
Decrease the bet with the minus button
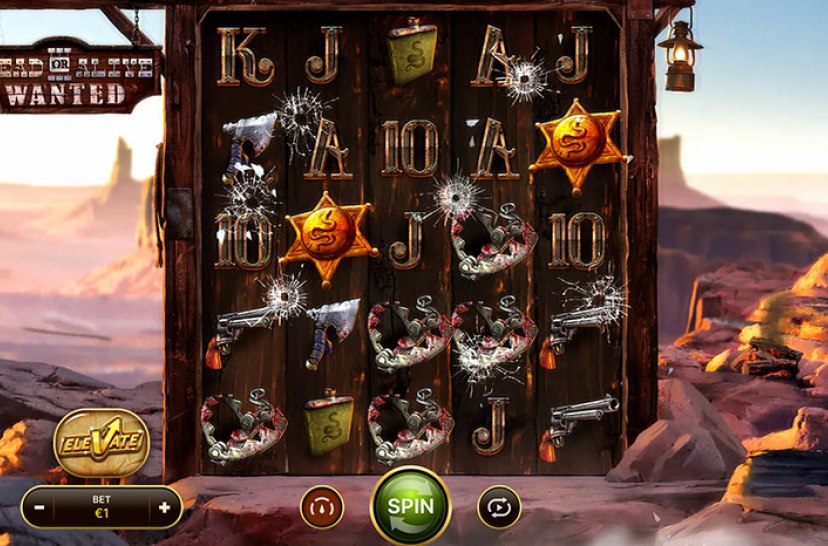coord(39,507)
